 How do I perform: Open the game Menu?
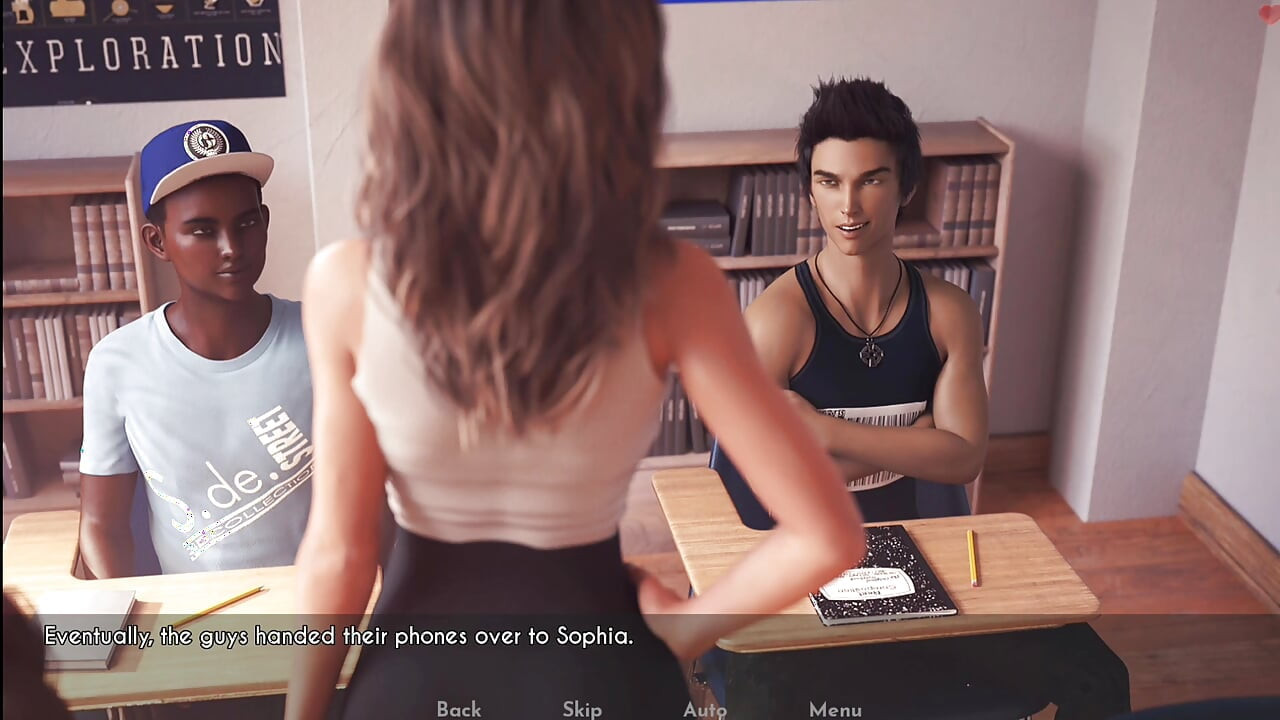click(835, 709)
